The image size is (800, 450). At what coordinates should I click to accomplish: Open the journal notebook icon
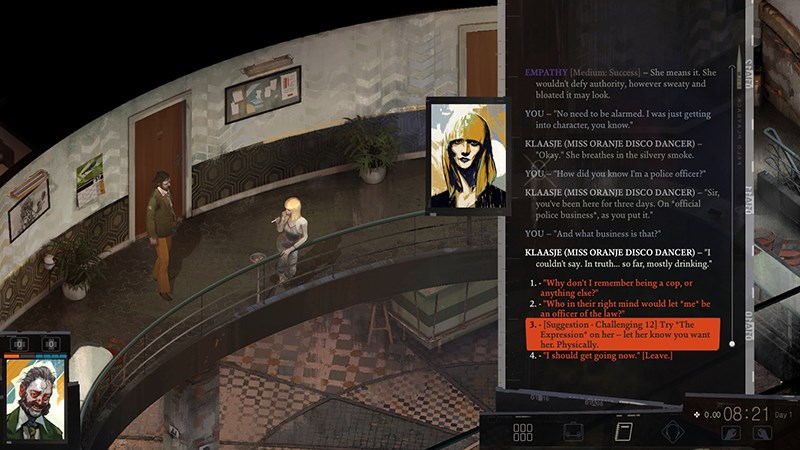point(622,432)
